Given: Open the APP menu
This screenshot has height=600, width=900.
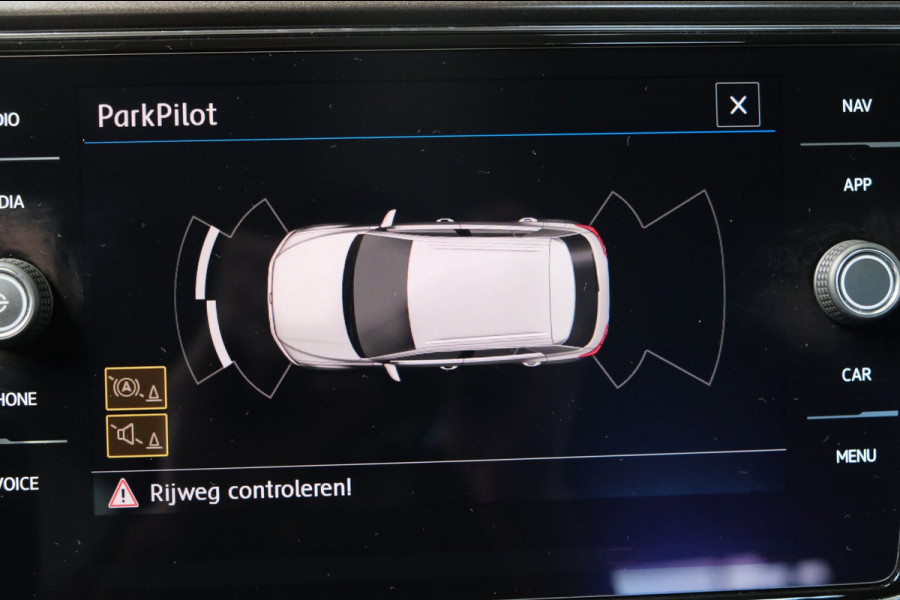Looking at the screenshot, I should tap(856, 185).
